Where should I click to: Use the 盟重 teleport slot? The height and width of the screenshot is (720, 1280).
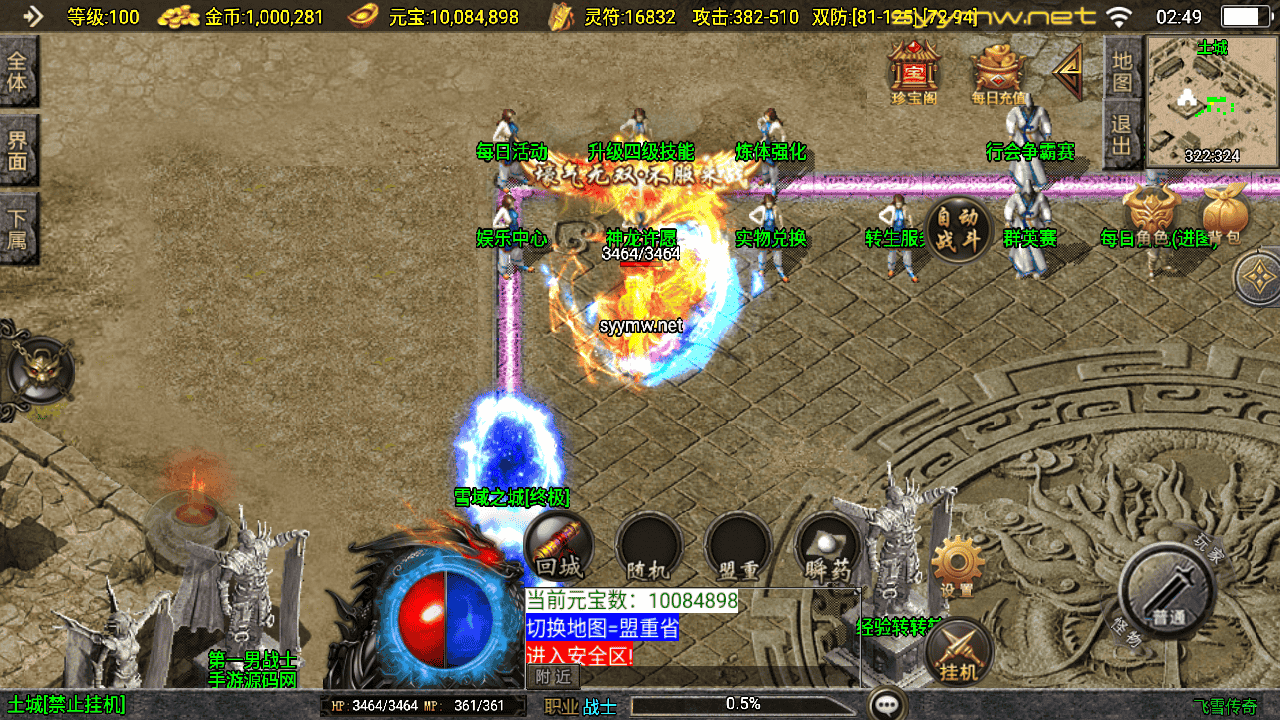pos(738,547)
